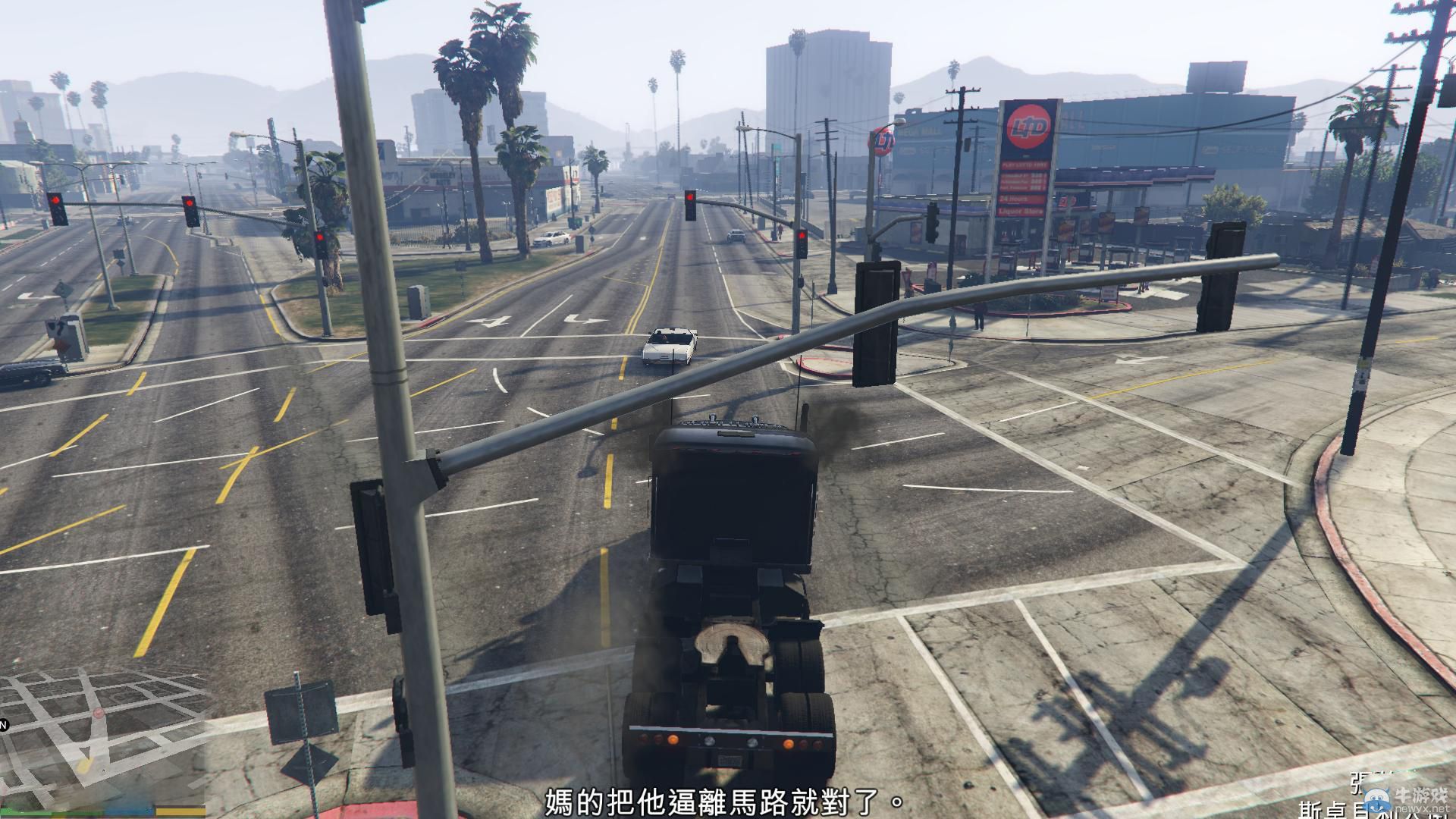
Task: Click the newyx.net watermark link text
Action: pyautogui.click(x=1421, y=808)
